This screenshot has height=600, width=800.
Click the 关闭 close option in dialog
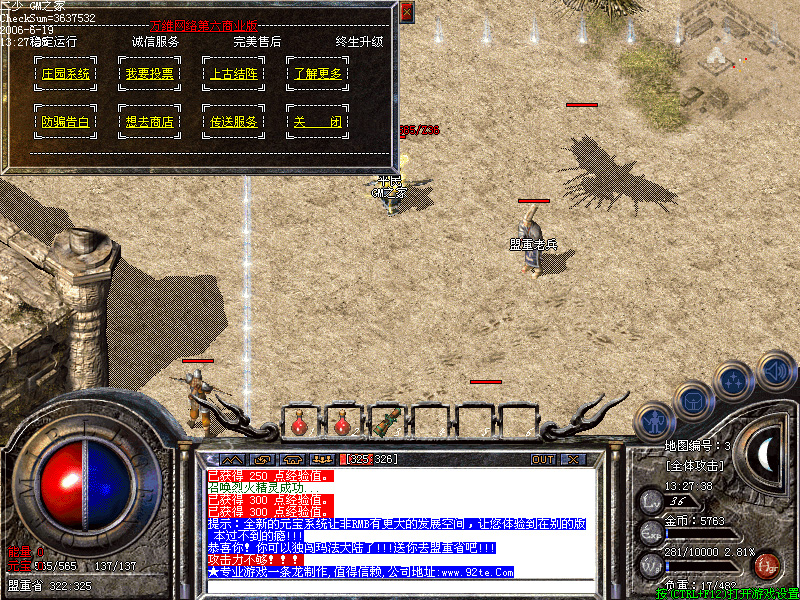[318, 121]
